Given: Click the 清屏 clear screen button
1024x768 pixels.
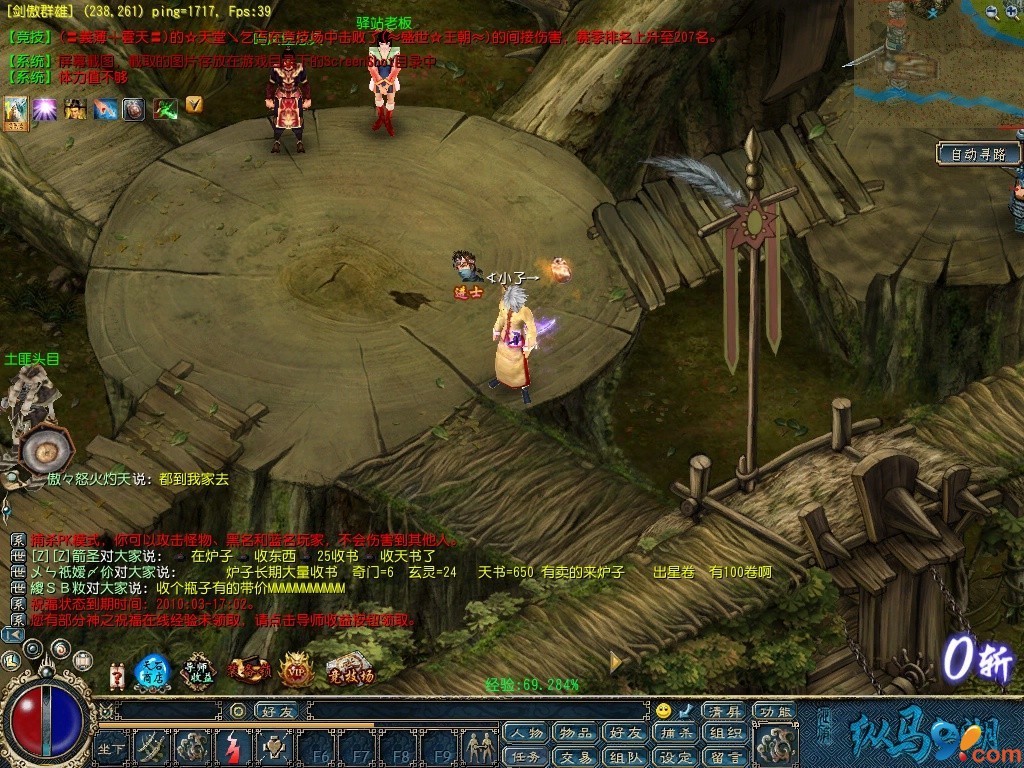Looking at the screenshot, I should click(723, 711).
